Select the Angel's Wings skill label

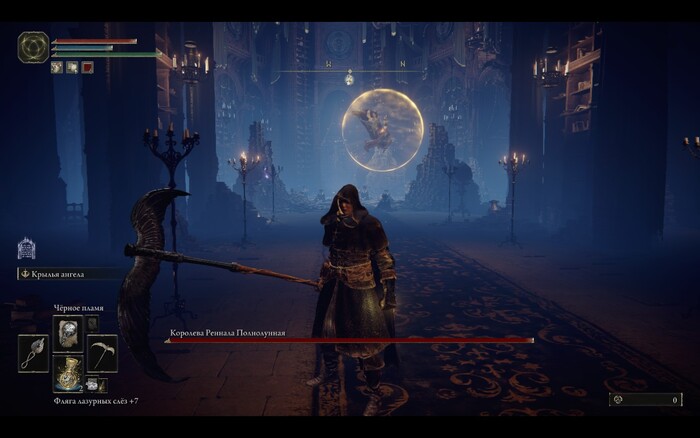[x=63, y=273]
